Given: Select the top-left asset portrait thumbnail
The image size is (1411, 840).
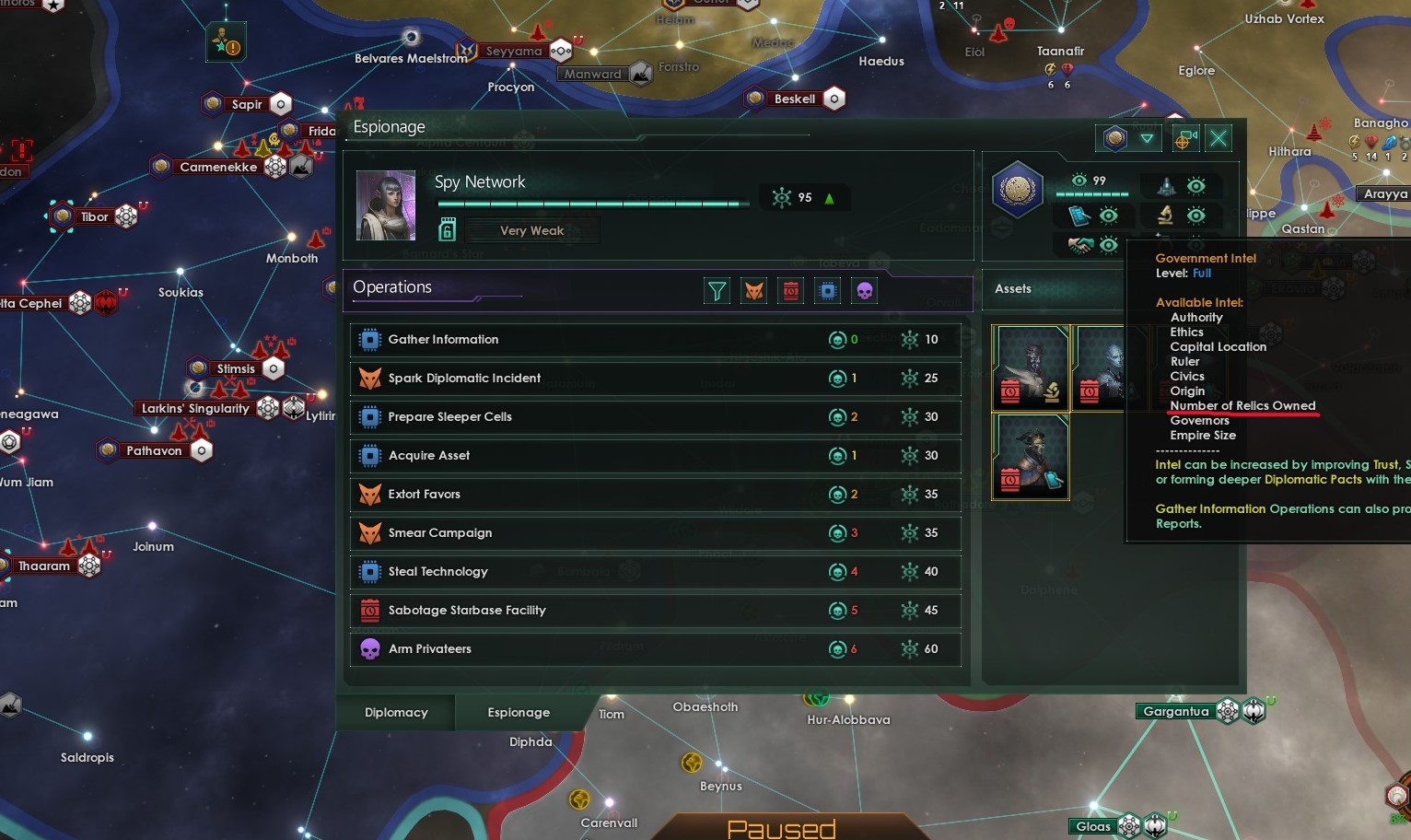Looking at the screenshot, I should pyautogui.click(x=1031, y=367).
